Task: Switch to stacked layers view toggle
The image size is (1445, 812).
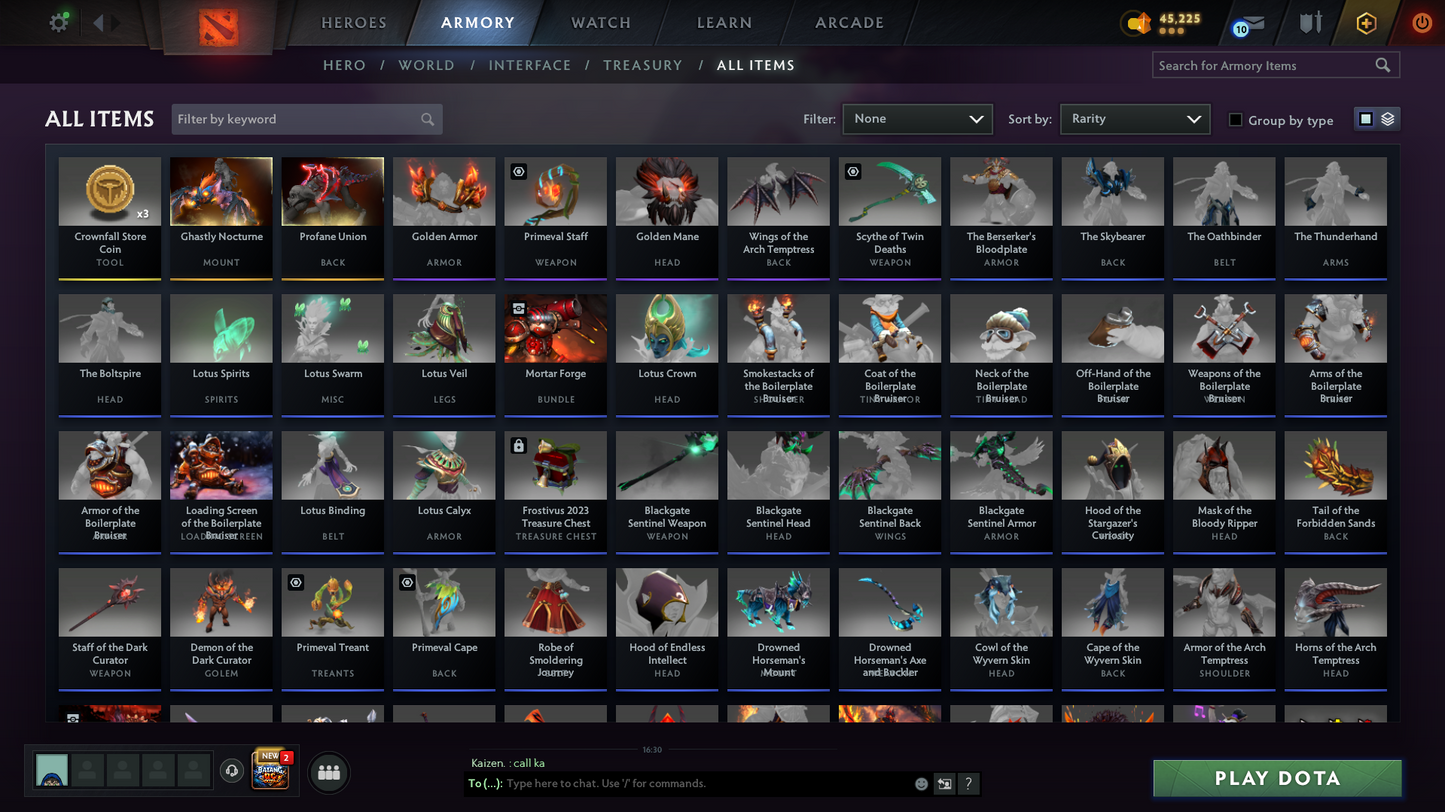Action: pyautogui.click(x=1389, y=118)
